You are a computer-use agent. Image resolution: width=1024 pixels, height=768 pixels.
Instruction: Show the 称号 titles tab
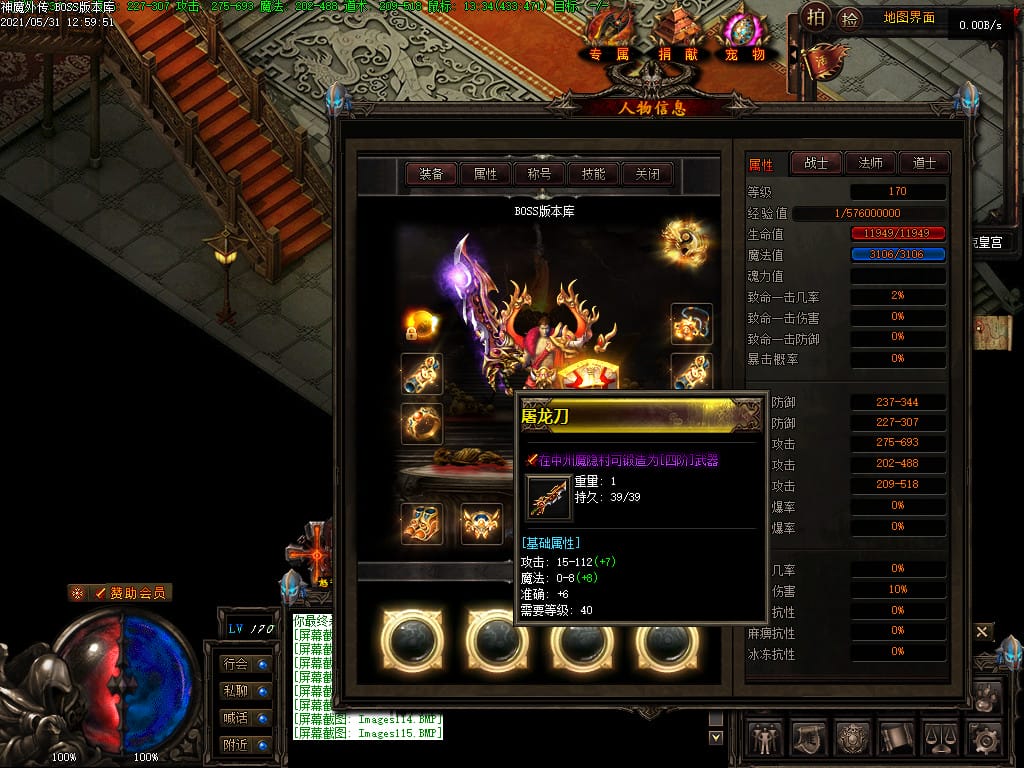point(539,174)
